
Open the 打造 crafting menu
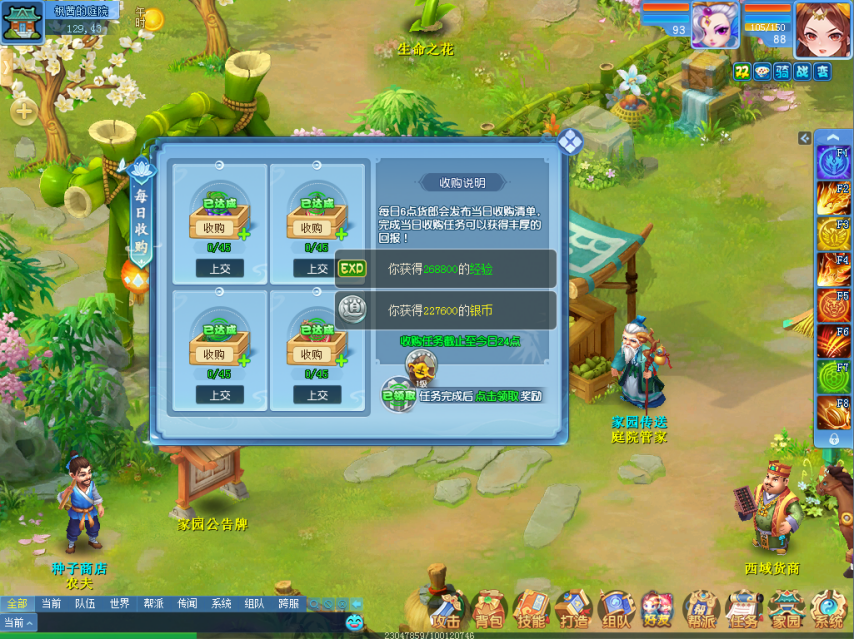click(x=574, y=608)
